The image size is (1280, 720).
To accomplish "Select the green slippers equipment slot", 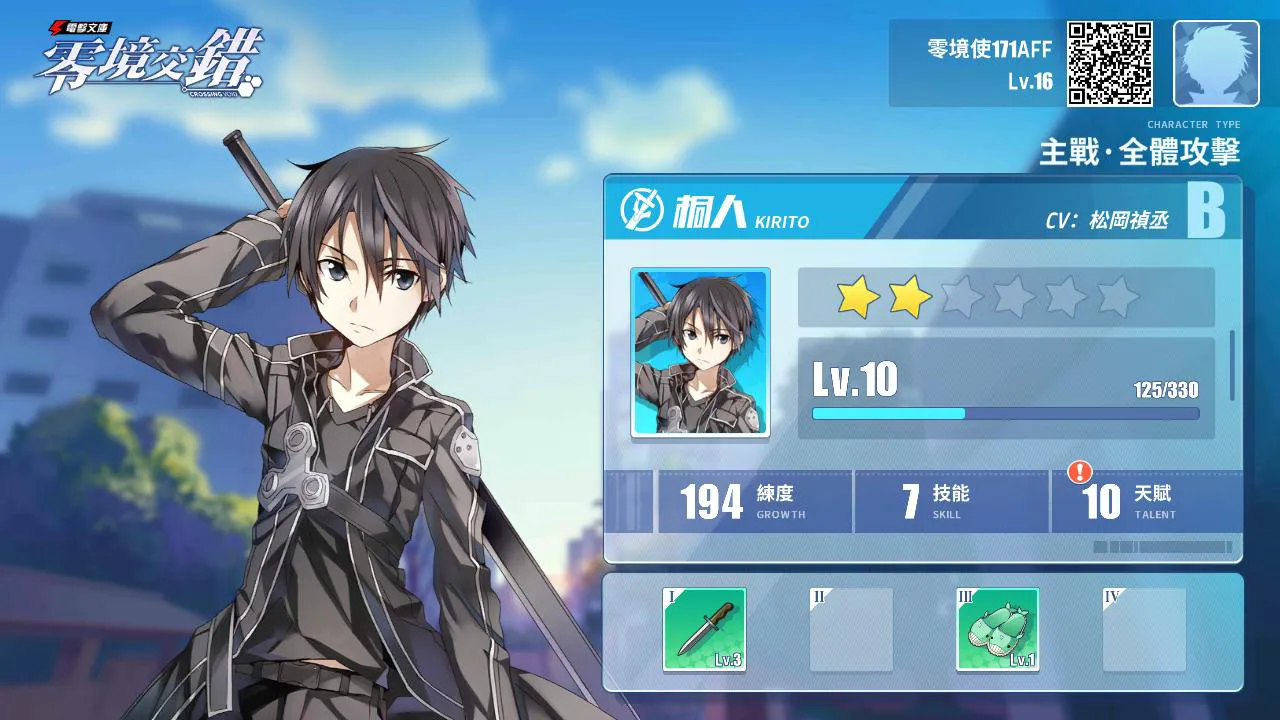I will 997,629.
